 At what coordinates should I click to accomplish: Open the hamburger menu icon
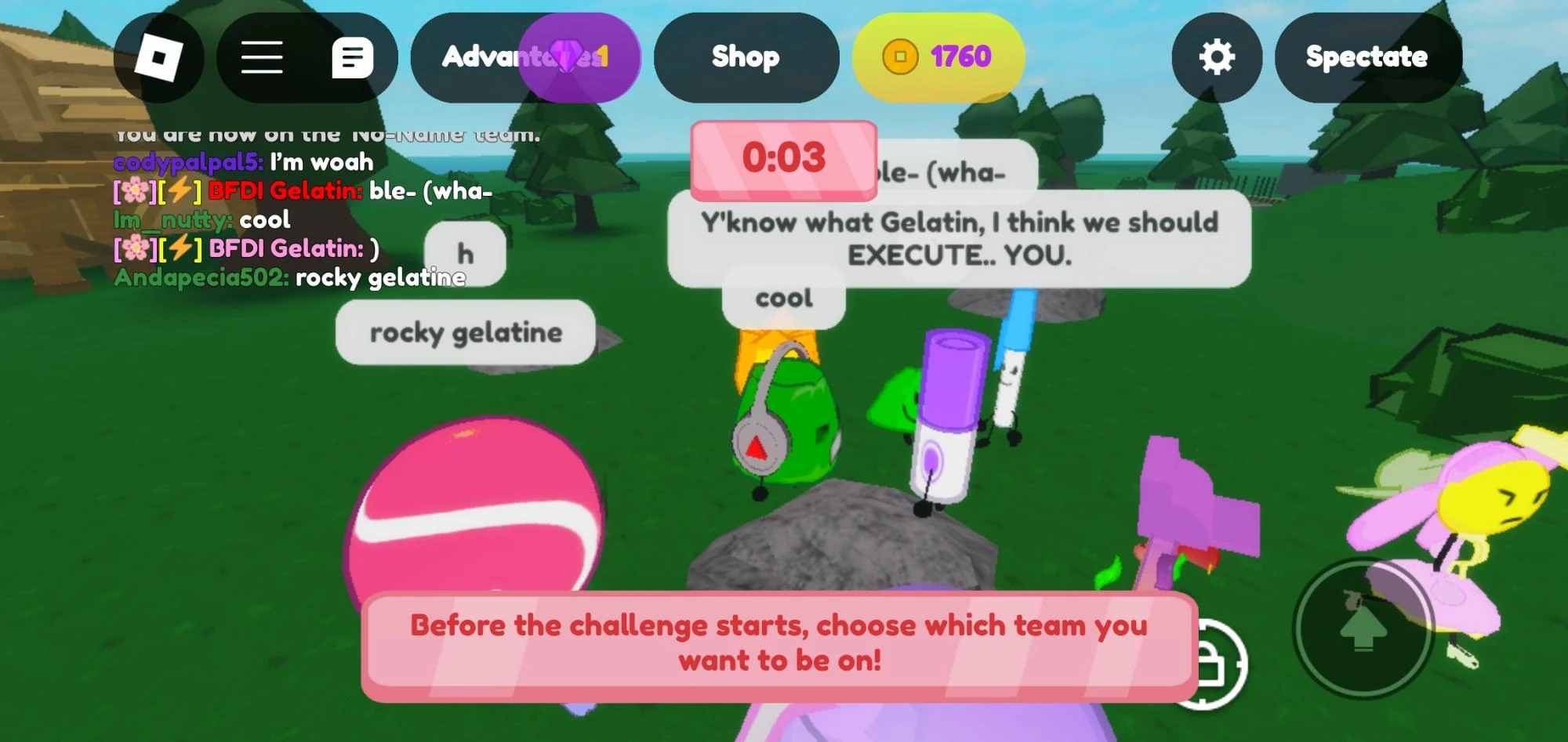[x=263, y=58]
